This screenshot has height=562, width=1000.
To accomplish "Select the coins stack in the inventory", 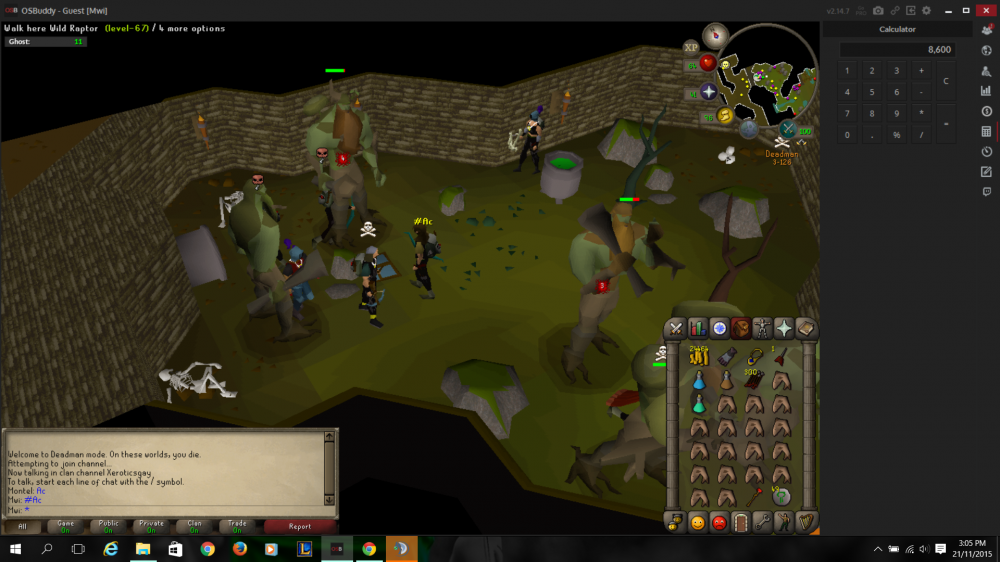I will (699, 357).
